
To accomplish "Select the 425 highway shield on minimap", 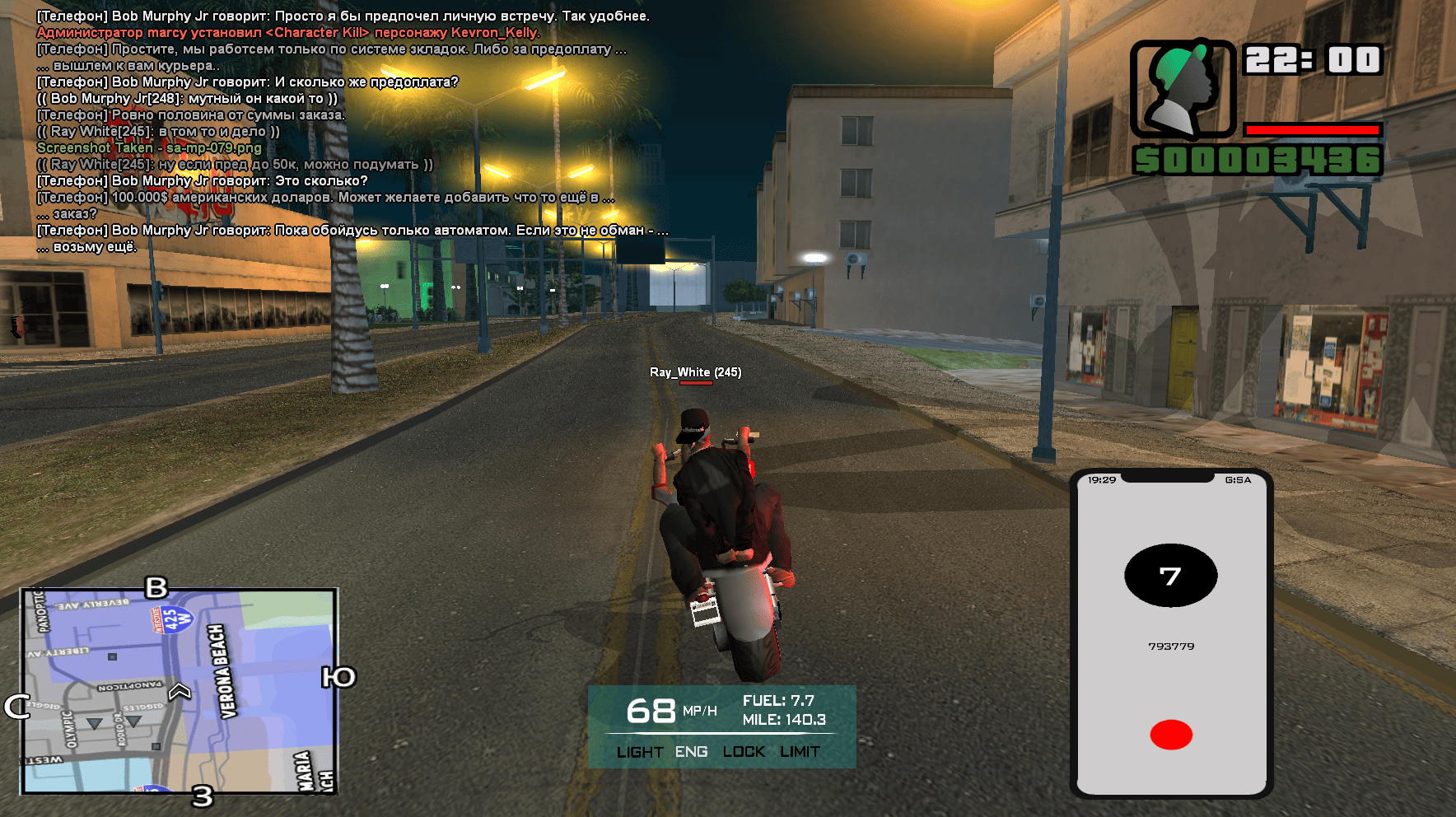I will [172, 619].
